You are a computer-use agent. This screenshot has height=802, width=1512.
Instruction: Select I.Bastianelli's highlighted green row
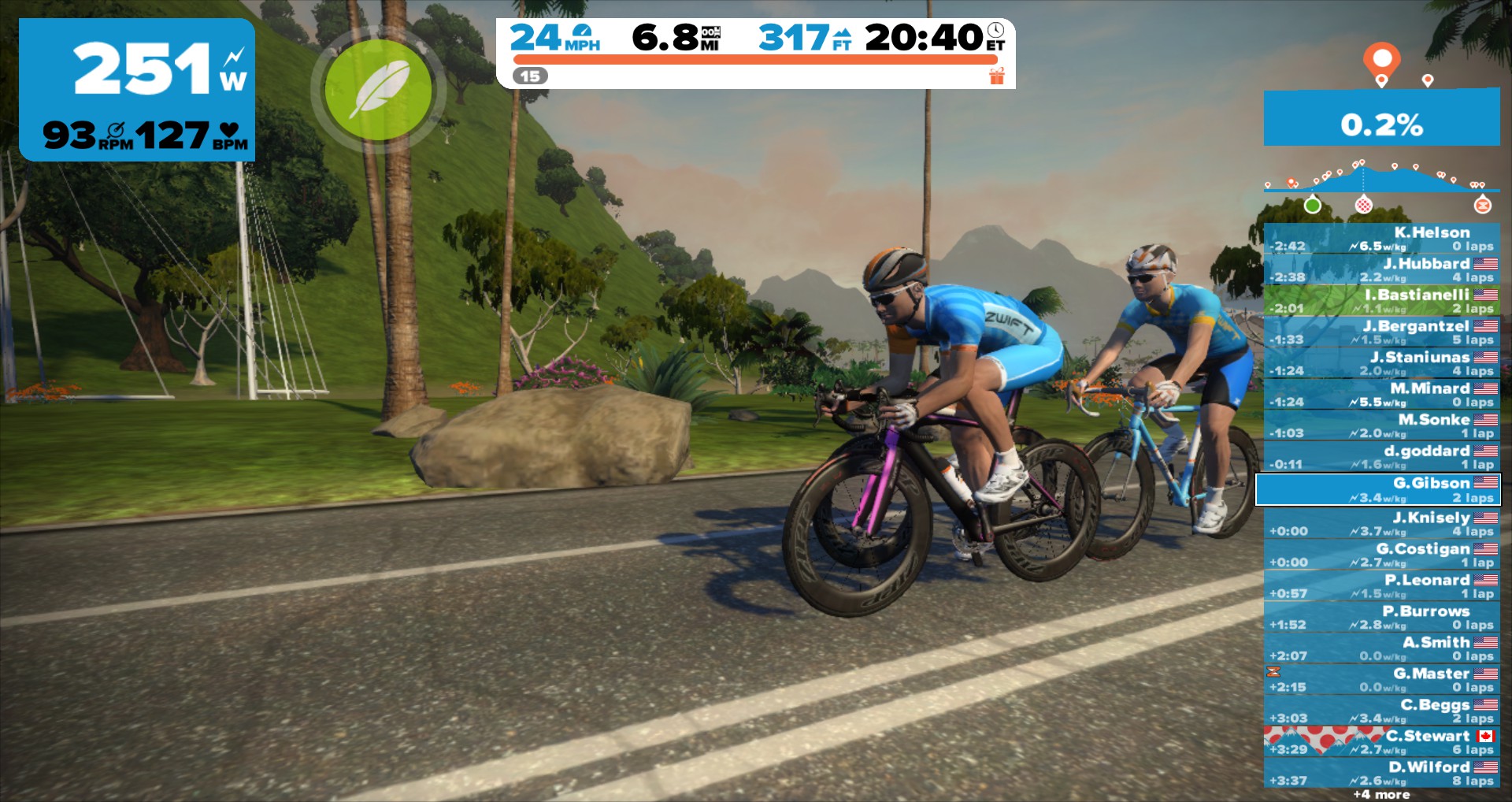(x=1381, y=301)
